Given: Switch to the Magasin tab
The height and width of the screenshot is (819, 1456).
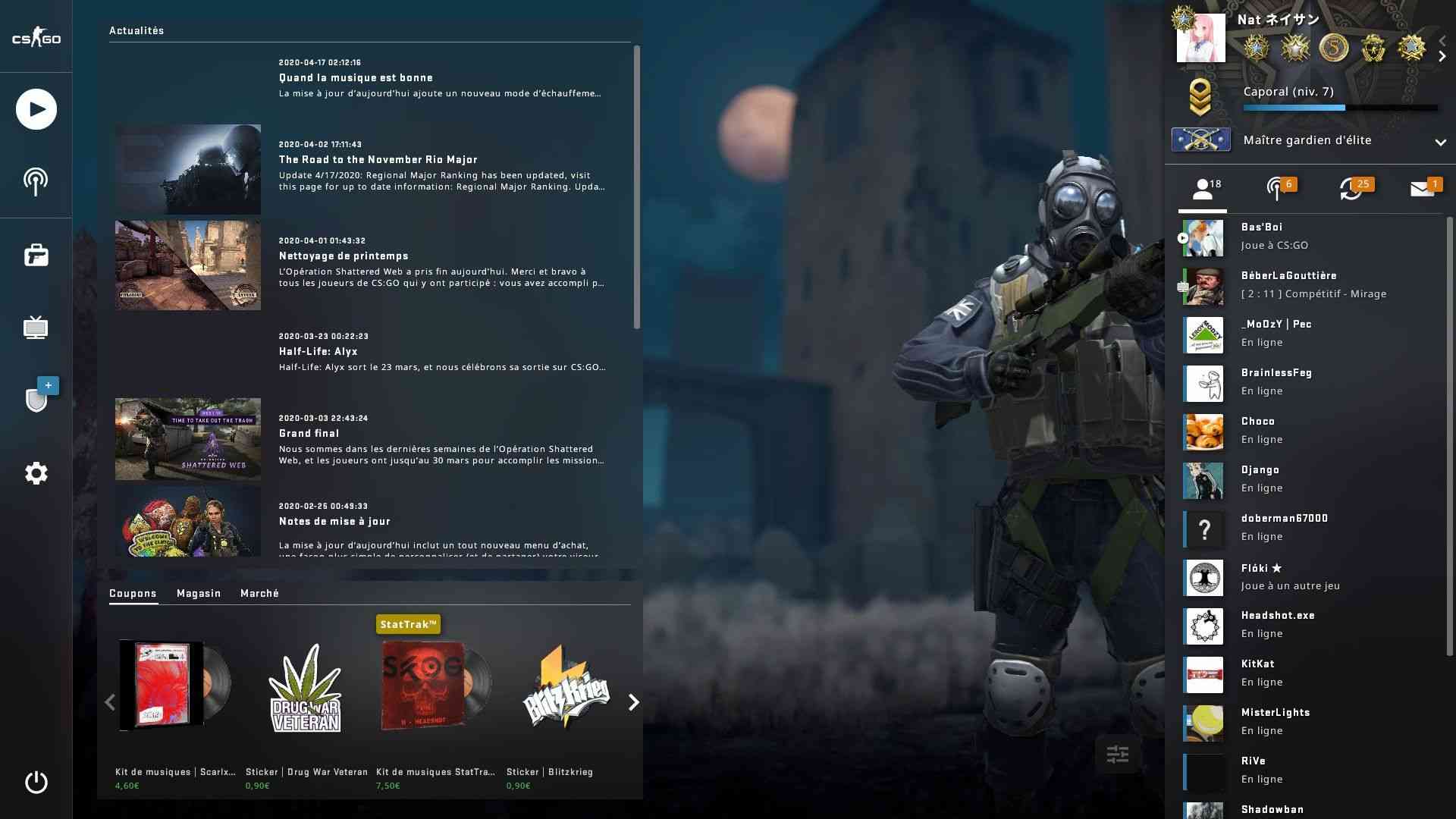Looking at the screenshot, I should click(199, 593).
